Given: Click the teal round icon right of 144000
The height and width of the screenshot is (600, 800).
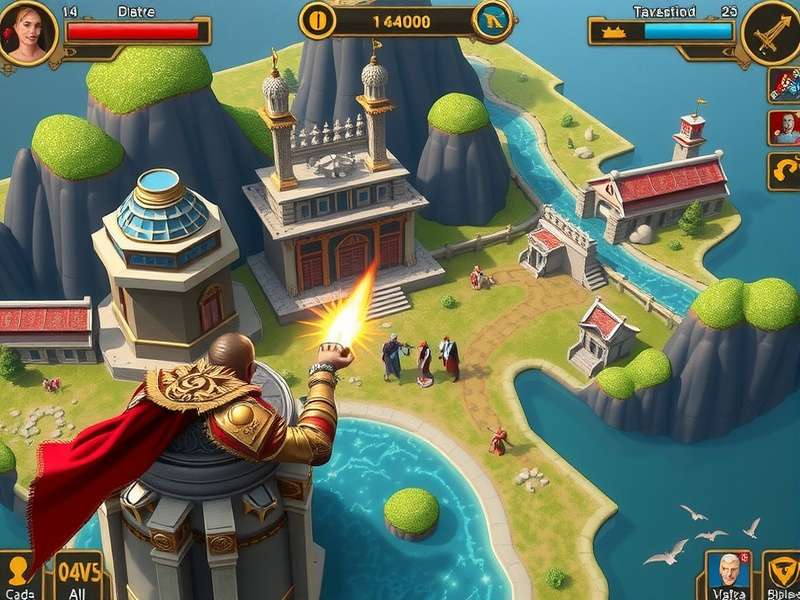Looking at the screenshot, I should [492, 21].
